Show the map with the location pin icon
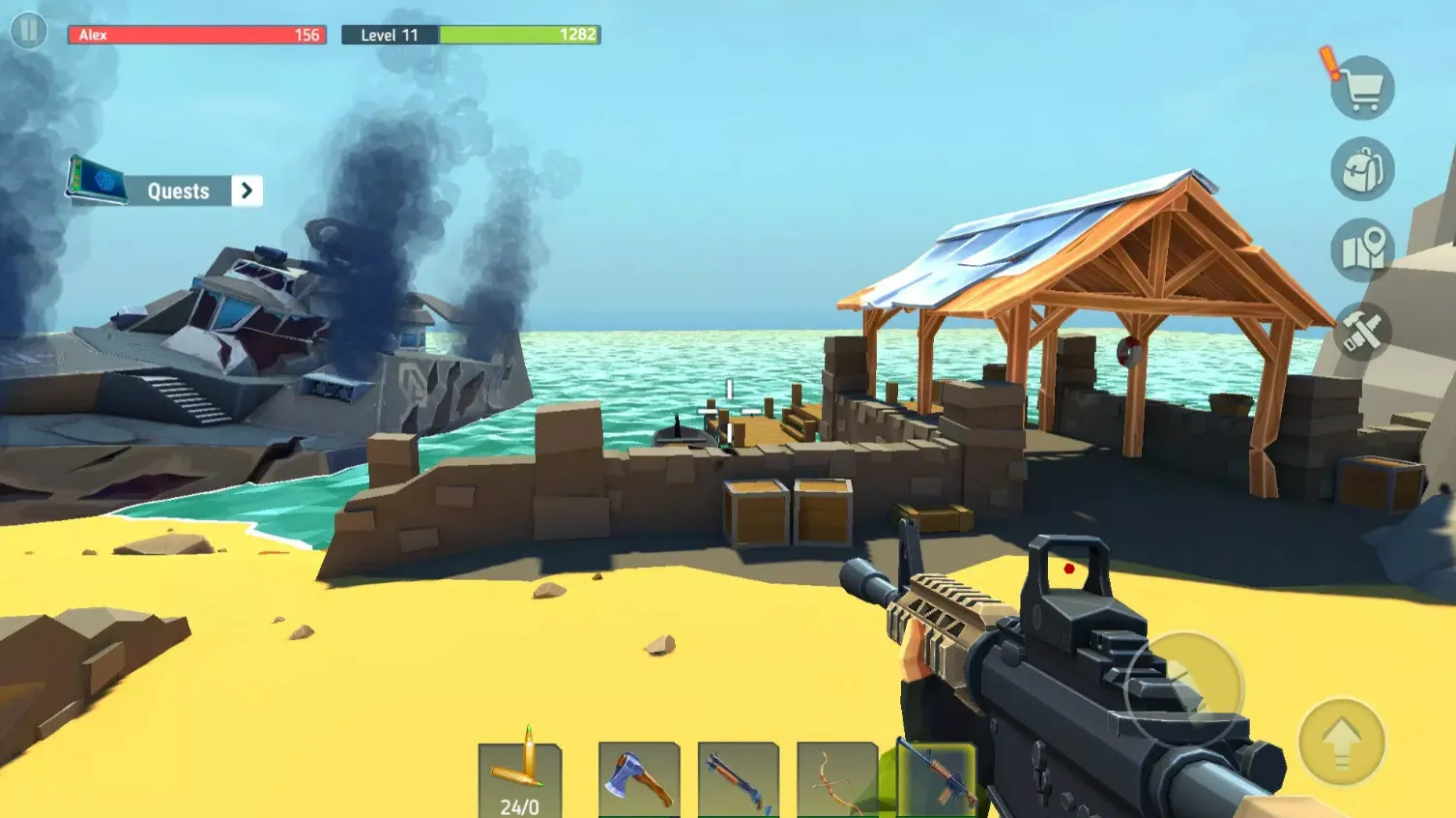Image resolution: width=1456 pixels, height=818 pixels. click(x=1362, y=250)
